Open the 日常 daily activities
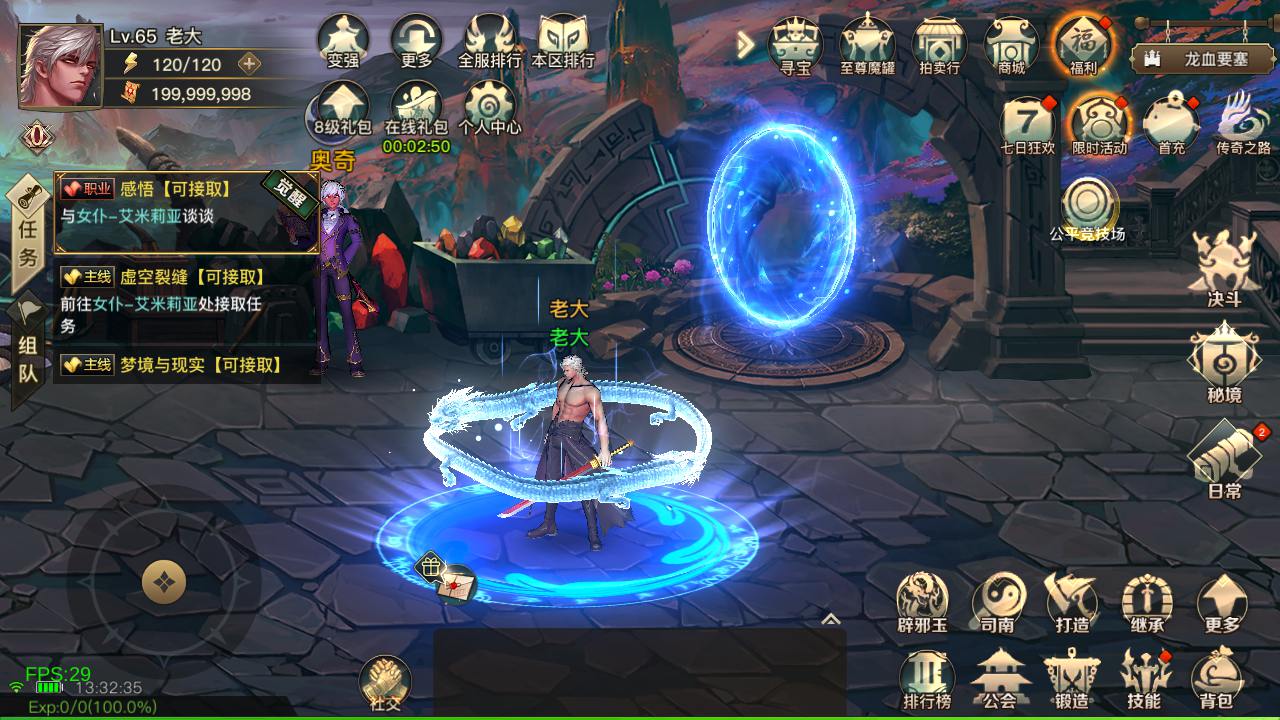The width and height of the screenshot is (1280, 720). (1224, 458)
